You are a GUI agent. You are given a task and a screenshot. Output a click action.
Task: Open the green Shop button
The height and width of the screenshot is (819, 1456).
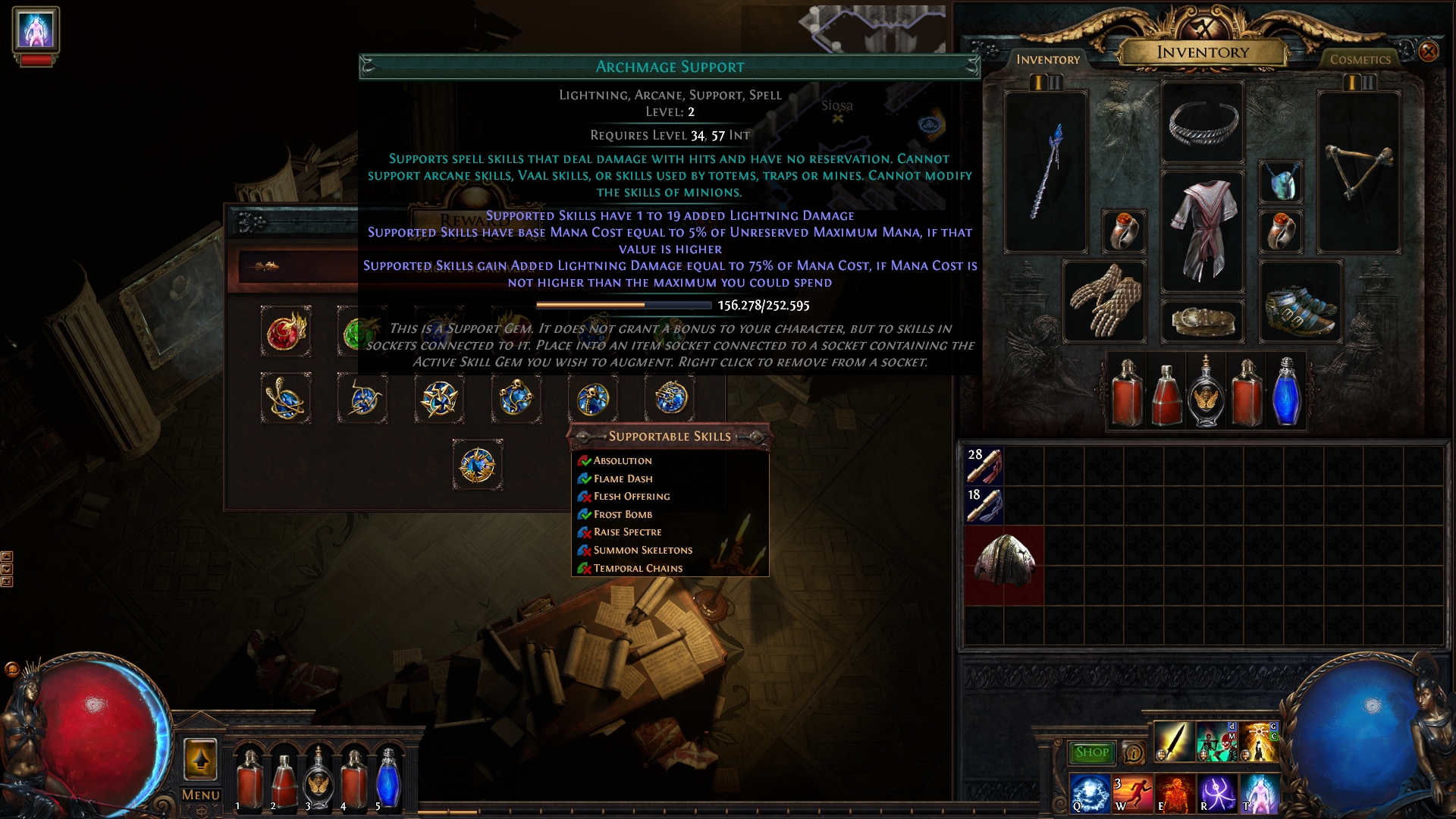click(1092, 752)
